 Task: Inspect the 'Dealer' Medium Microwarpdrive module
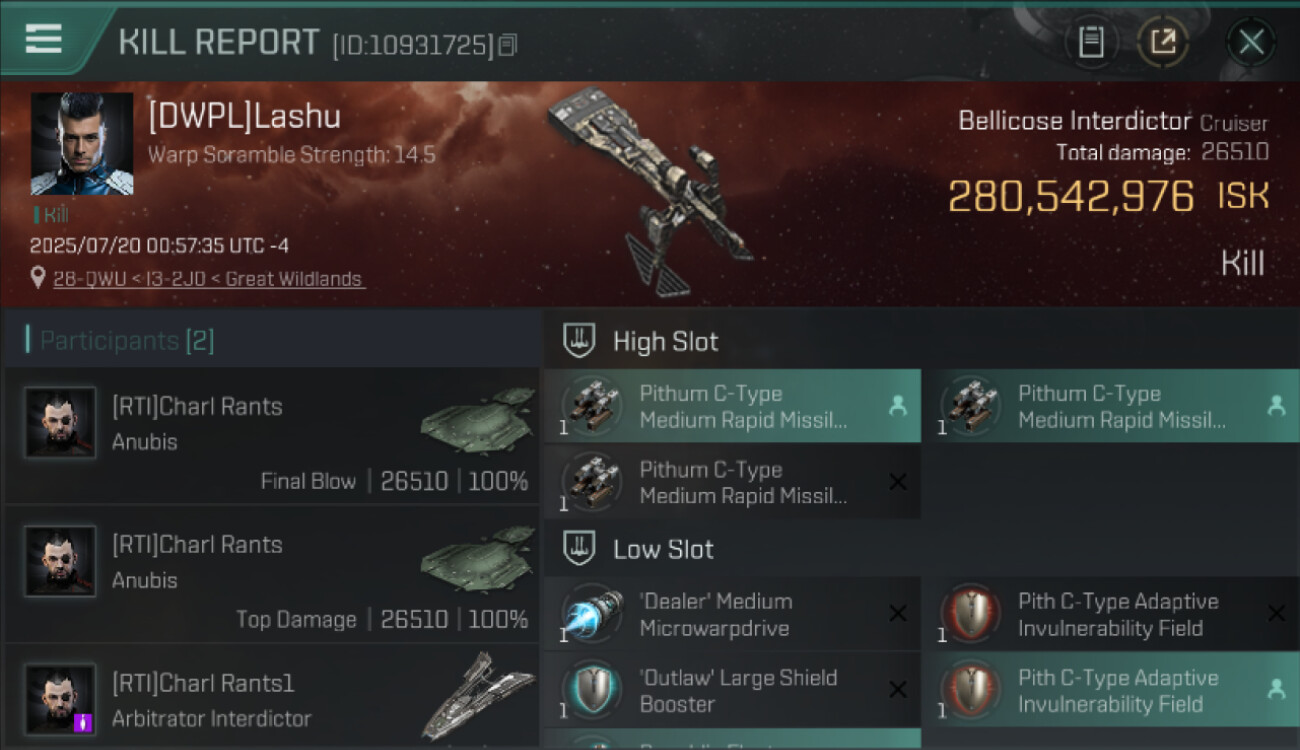(732, 615)
